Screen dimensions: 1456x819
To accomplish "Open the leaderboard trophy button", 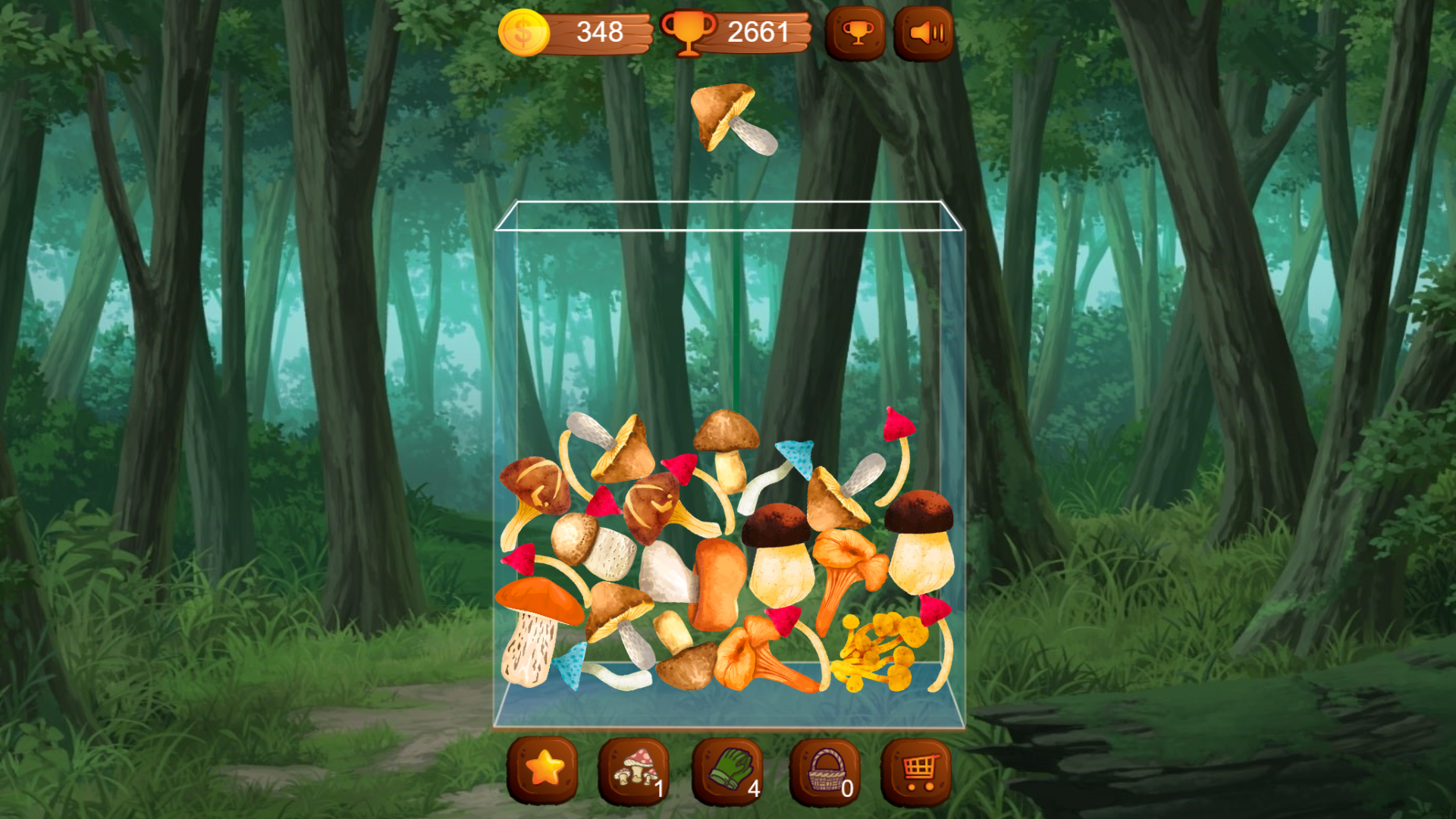I will tap(855, 32).
